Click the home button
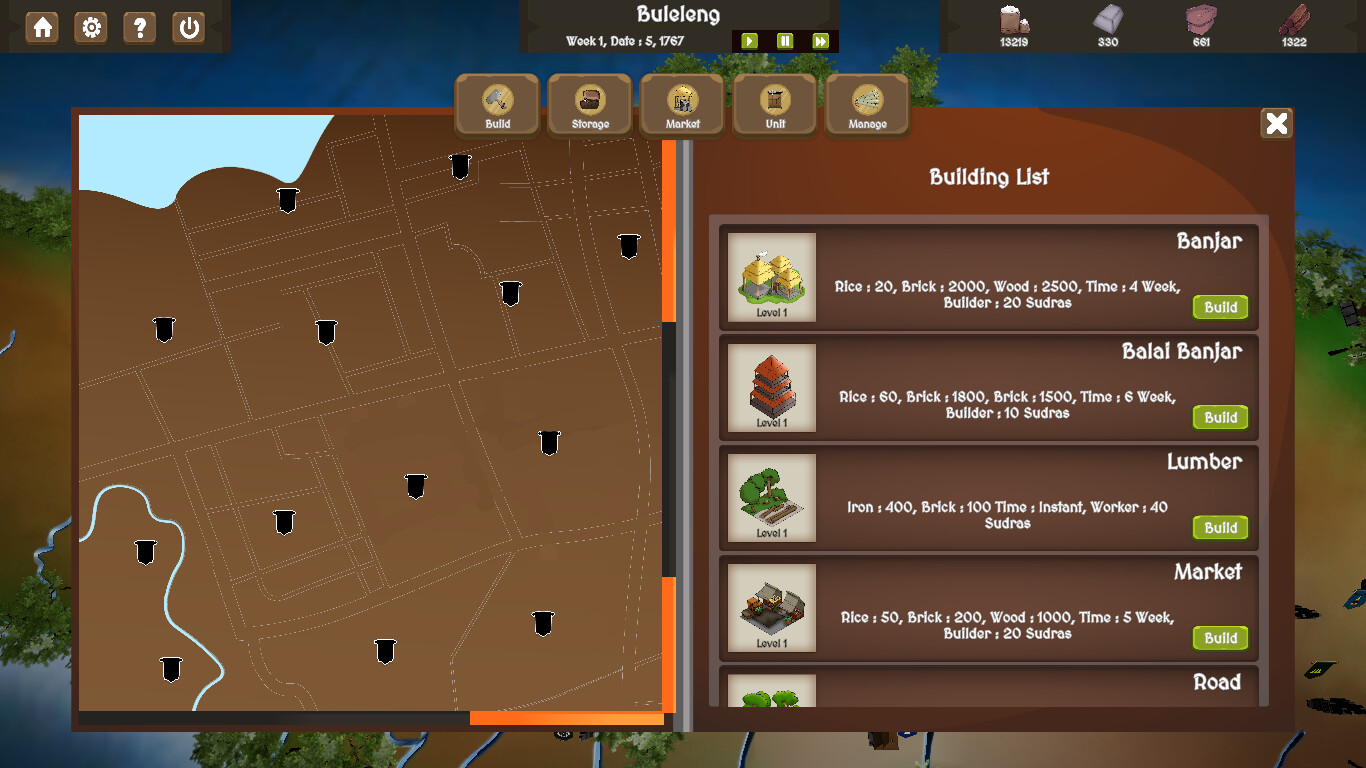The image size is (1366, 768). tap(43, 28)
